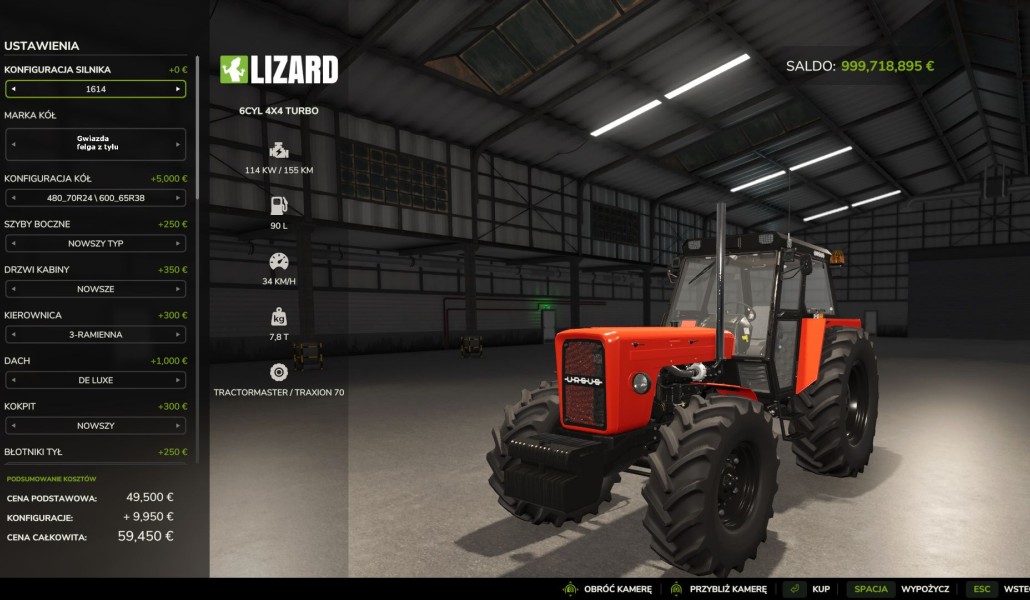Select previous Drzwi kabiny option
Image resolution: width=1030 pixels, height=600 pixels.
pyautogui.click(x=13, y=289)
